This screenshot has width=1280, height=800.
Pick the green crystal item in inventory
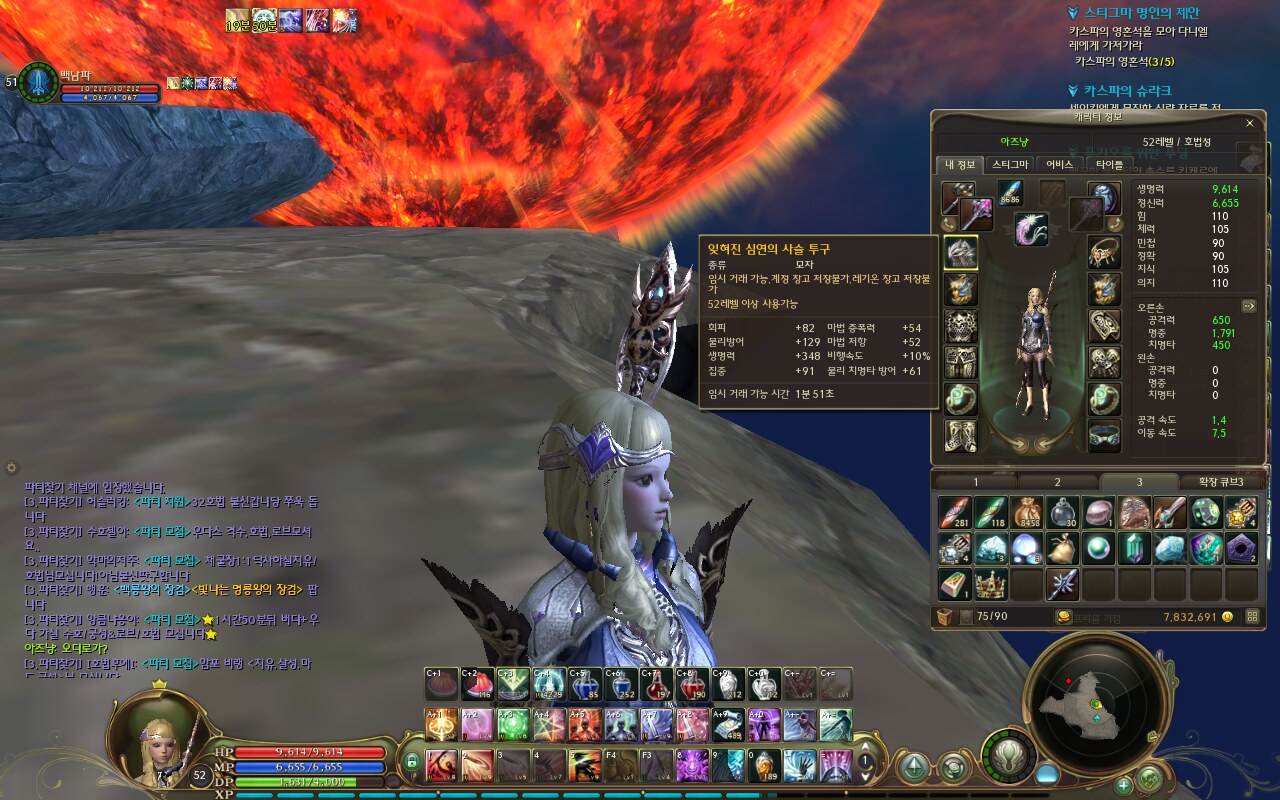(1133, 548)
